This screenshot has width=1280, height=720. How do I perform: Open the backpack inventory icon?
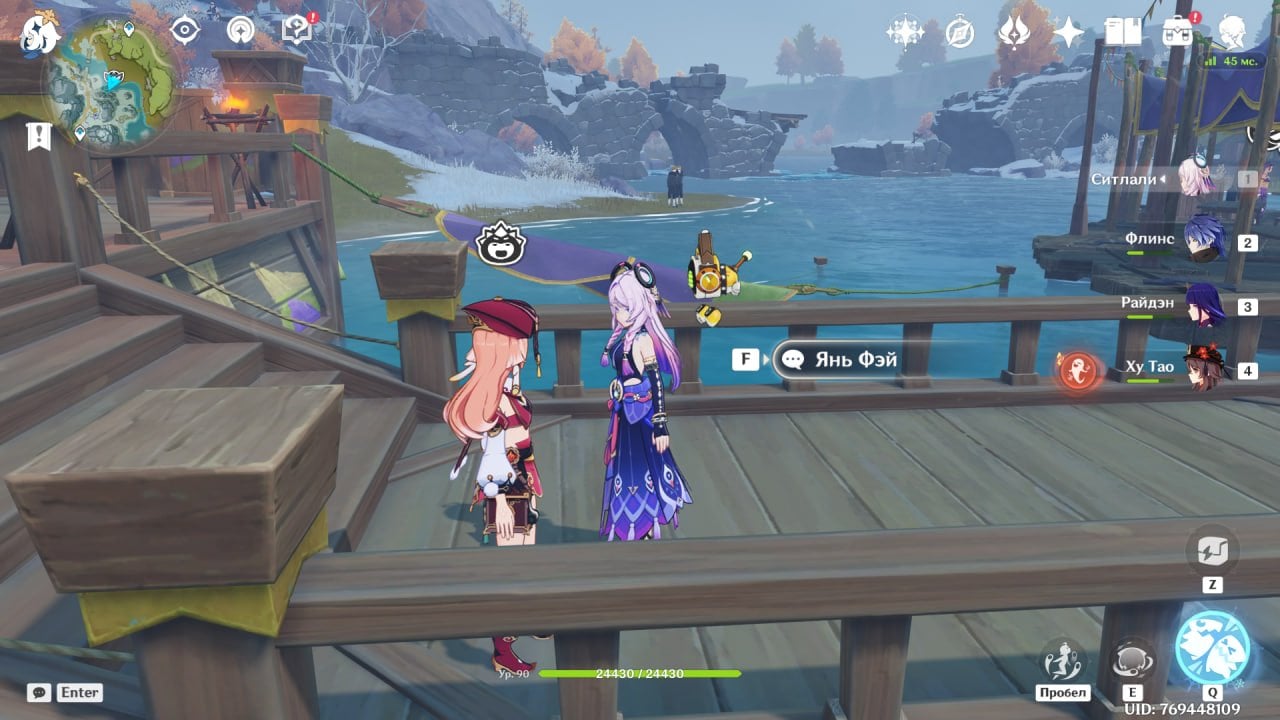[1177, 31]
